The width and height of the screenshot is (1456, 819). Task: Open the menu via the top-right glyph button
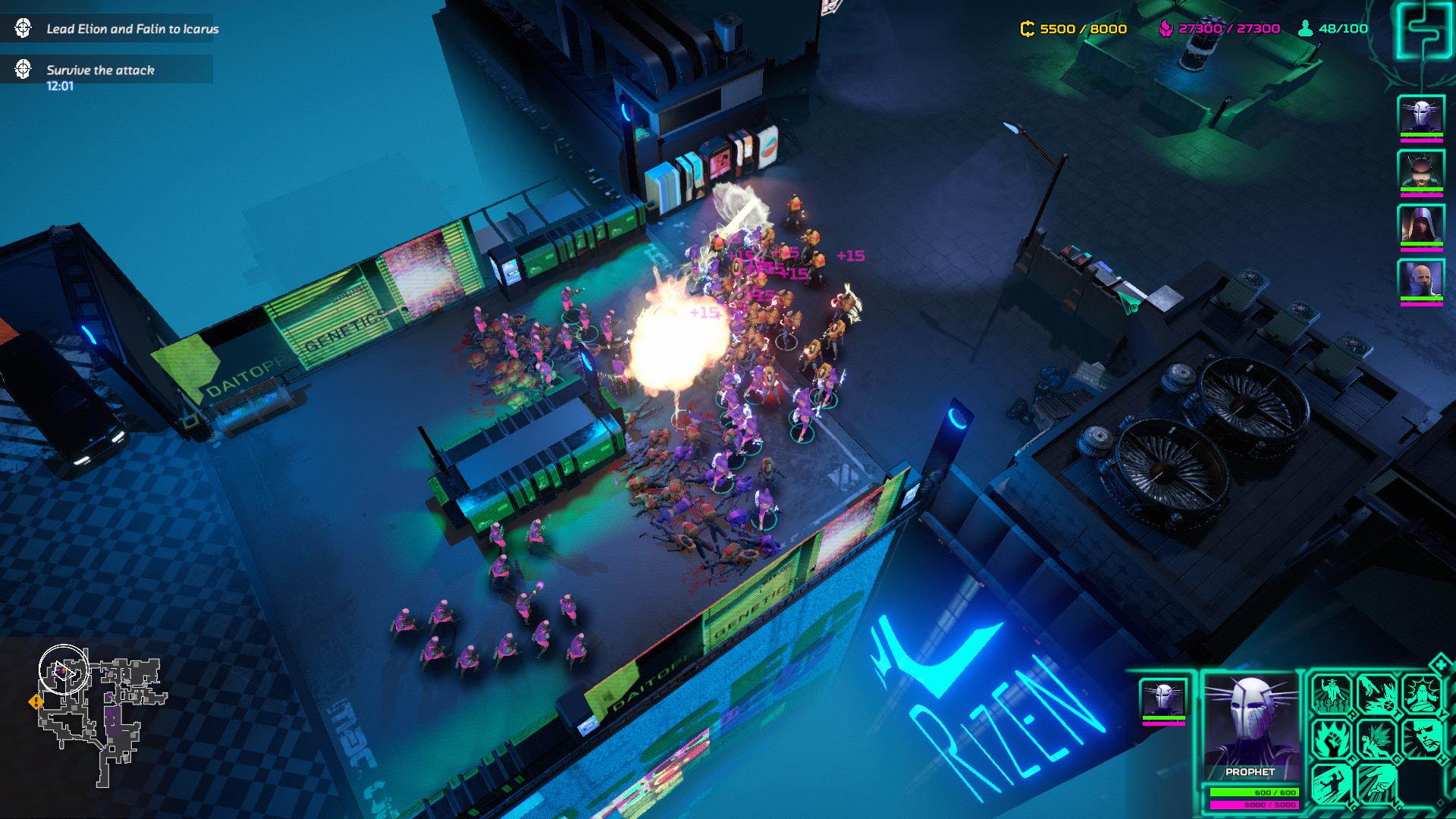click(1423, 29)
